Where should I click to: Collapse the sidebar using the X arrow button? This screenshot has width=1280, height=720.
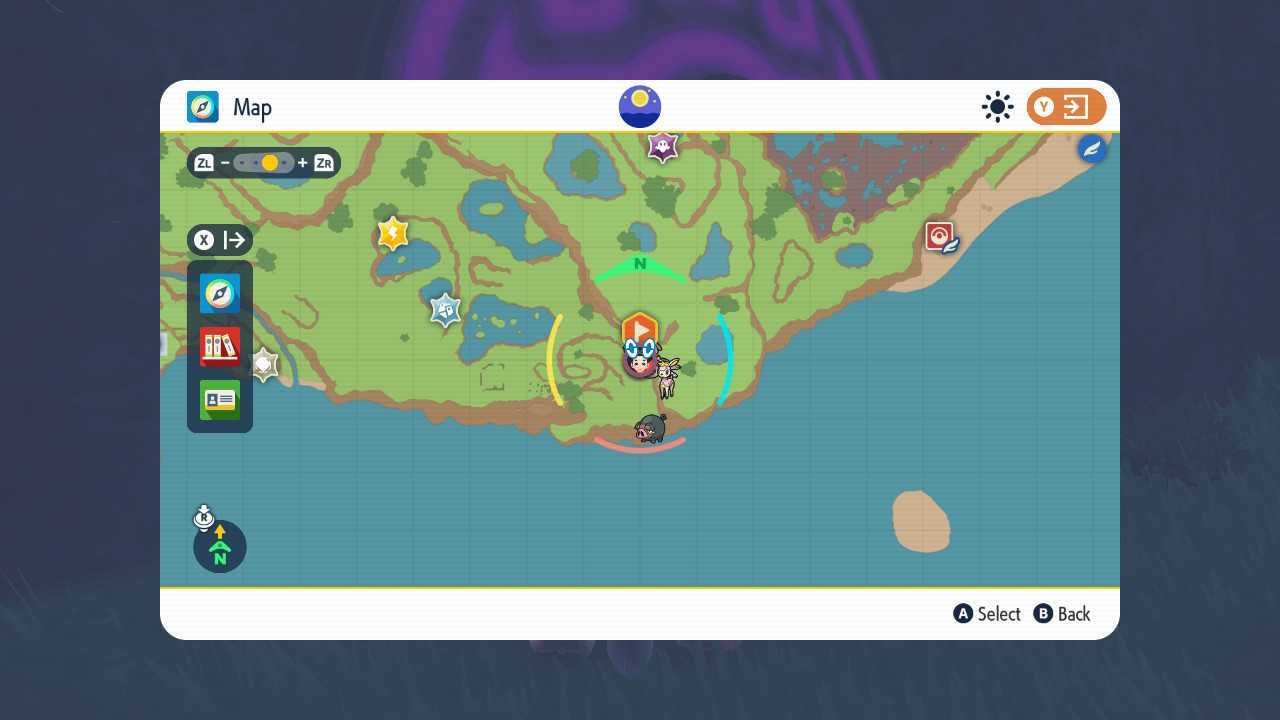220,240
